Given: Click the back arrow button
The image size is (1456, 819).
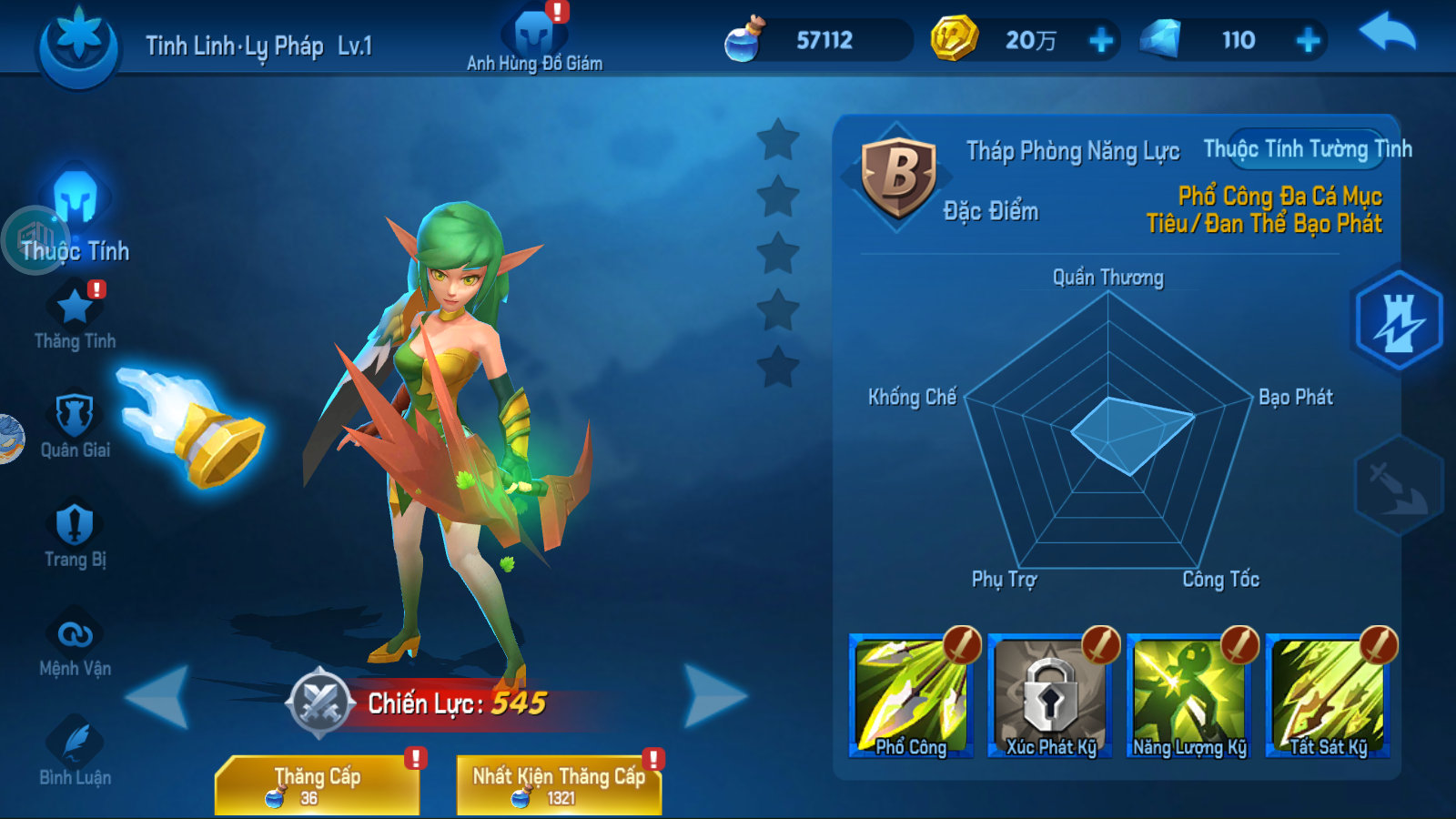Looking at the screenshot, I should pyautogui.click(x=1387, y=35).
